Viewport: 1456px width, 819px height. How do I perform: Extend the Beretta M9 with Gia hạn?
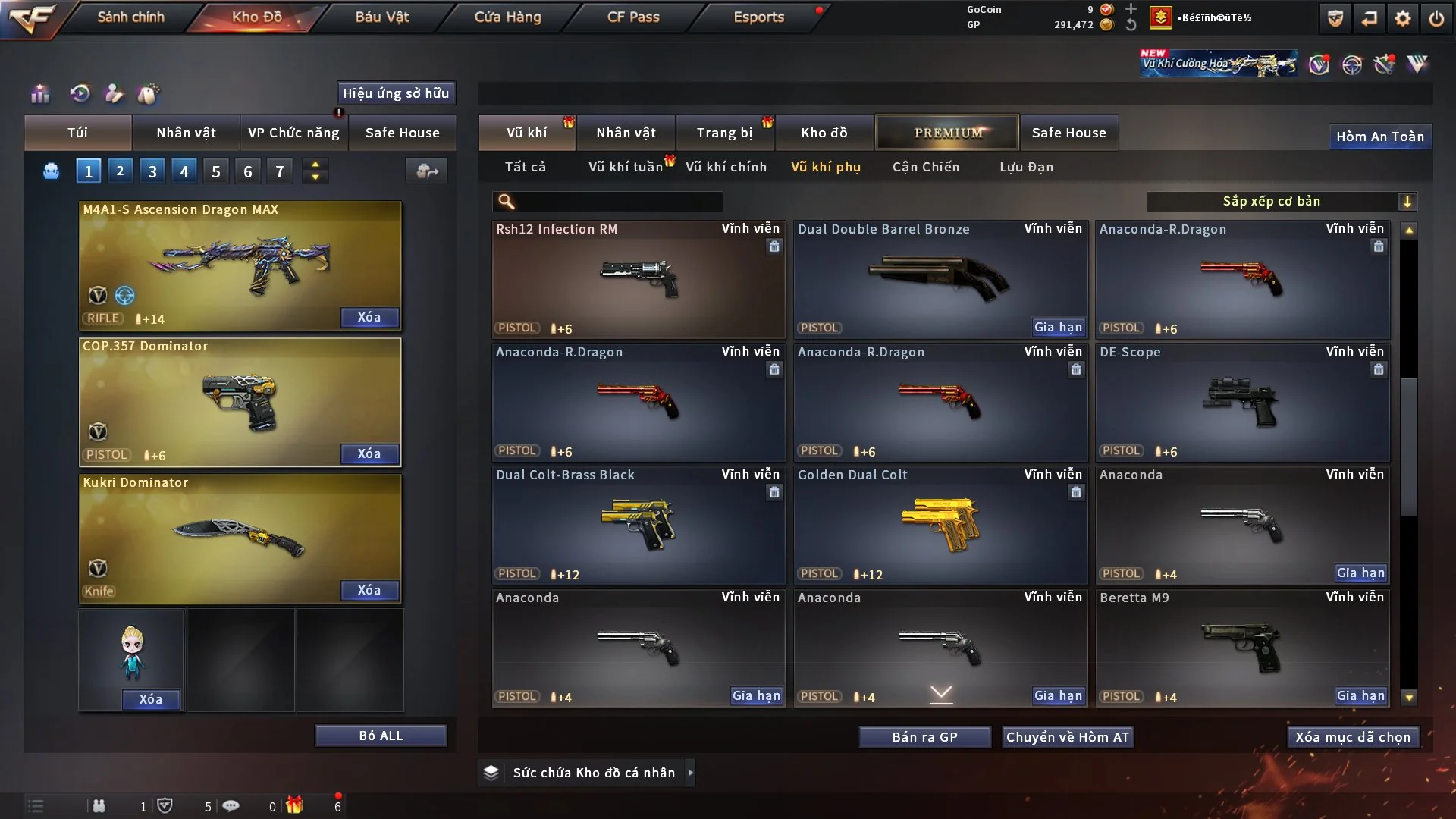click(1360, 695)
